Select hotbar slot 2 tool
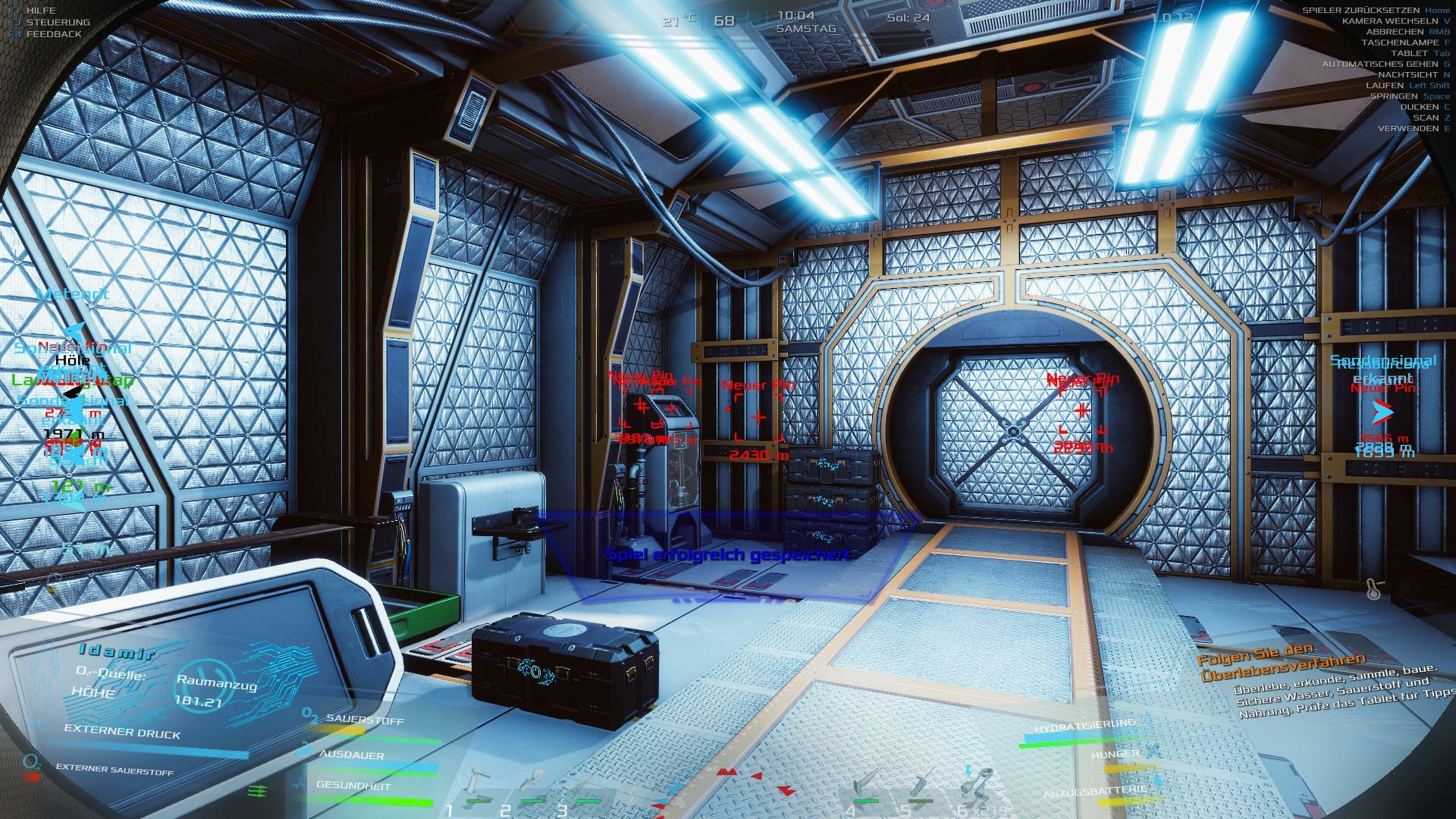The width and height of the screenshot is (1456, 819). [533, 784]
